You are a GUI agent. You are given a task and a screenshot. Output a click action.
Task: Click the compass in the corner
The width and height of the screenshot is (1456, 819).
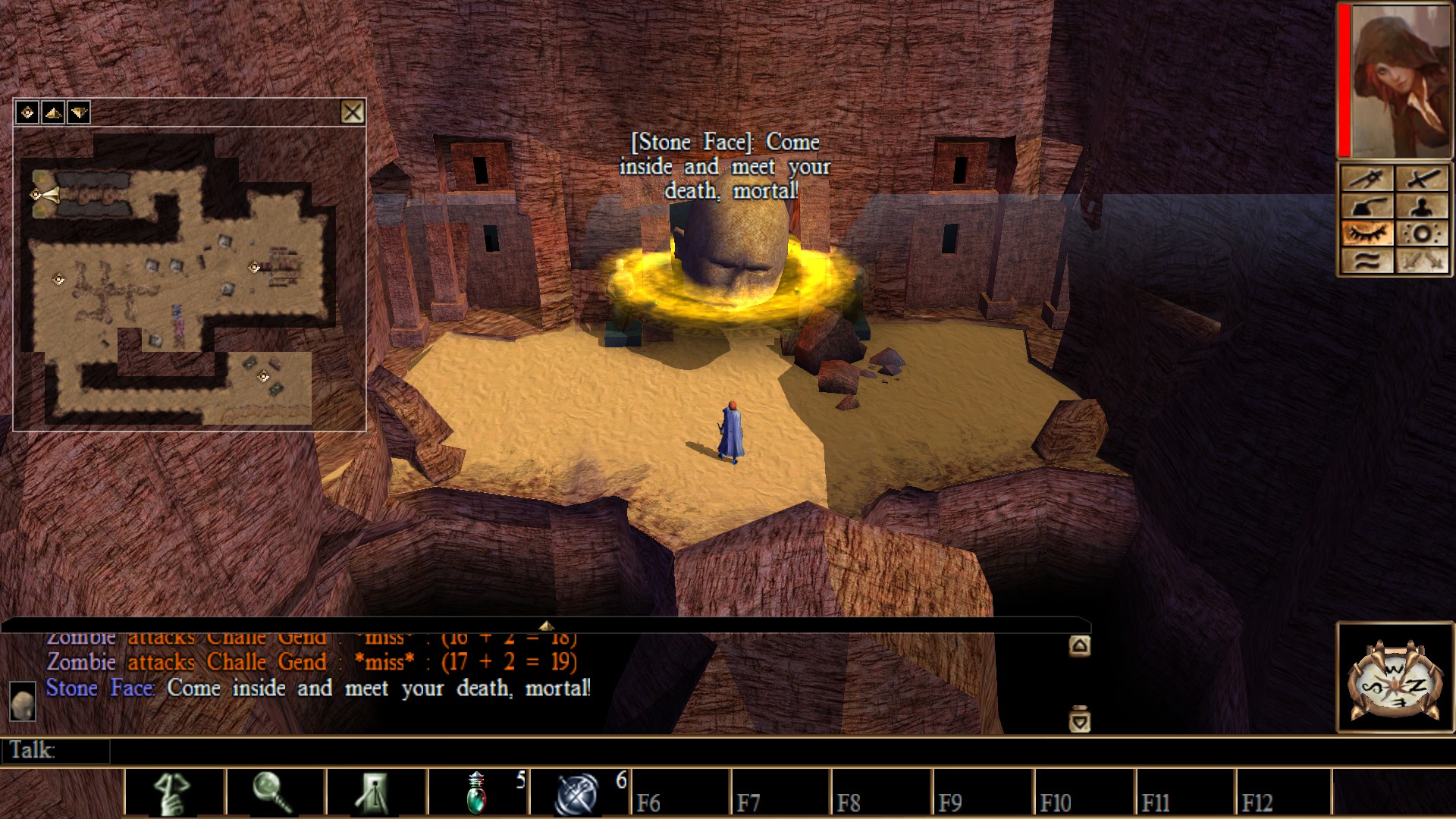pos(1394,679)
